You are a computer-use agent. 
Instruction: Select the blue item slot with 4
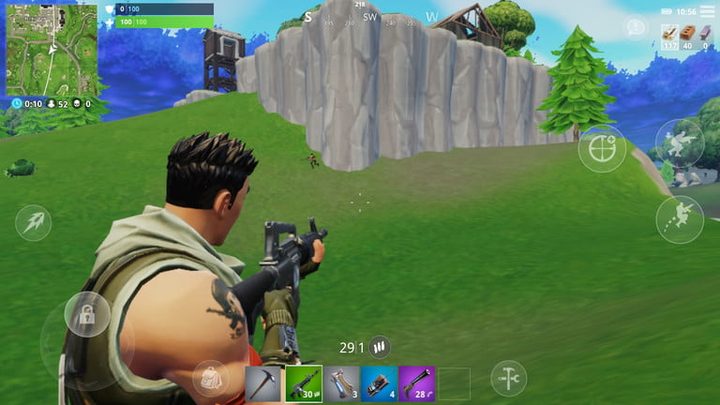(x=380, y=383)
